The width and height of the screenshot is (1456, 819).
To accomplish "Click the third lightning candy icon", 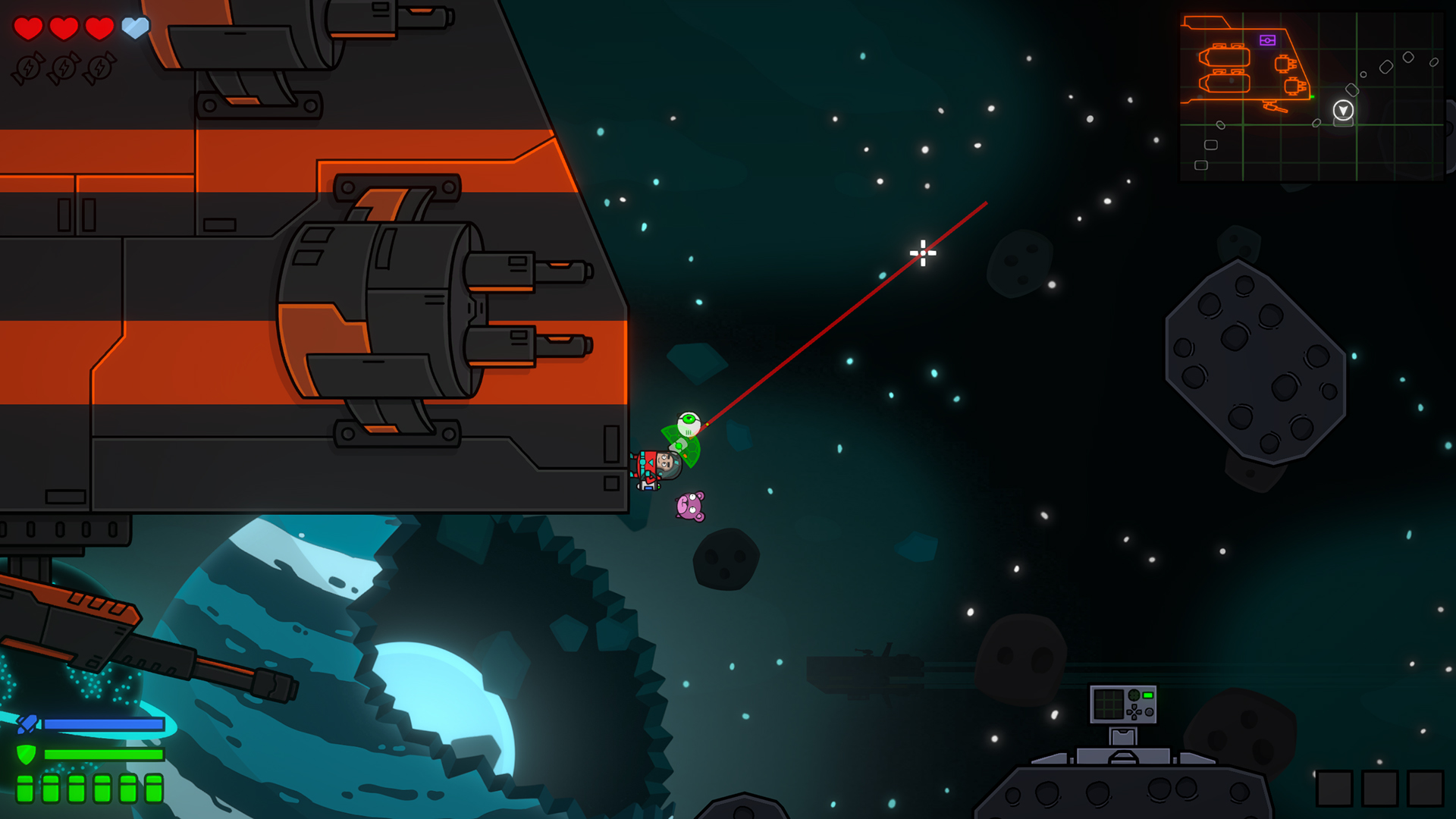I will click(x=101, y=68).
